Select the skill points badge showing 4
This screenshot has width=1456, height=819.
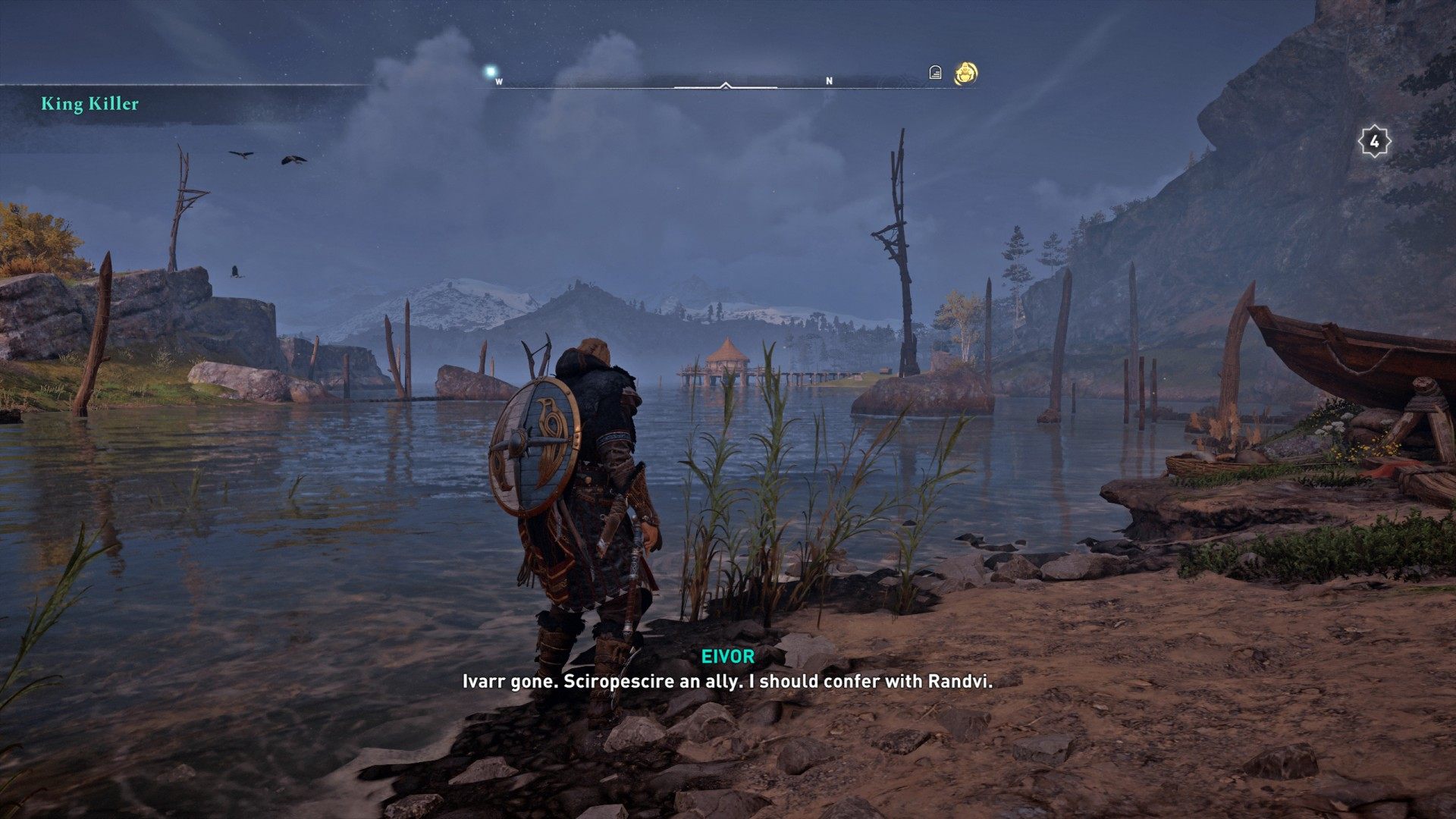coord(1373,141)
